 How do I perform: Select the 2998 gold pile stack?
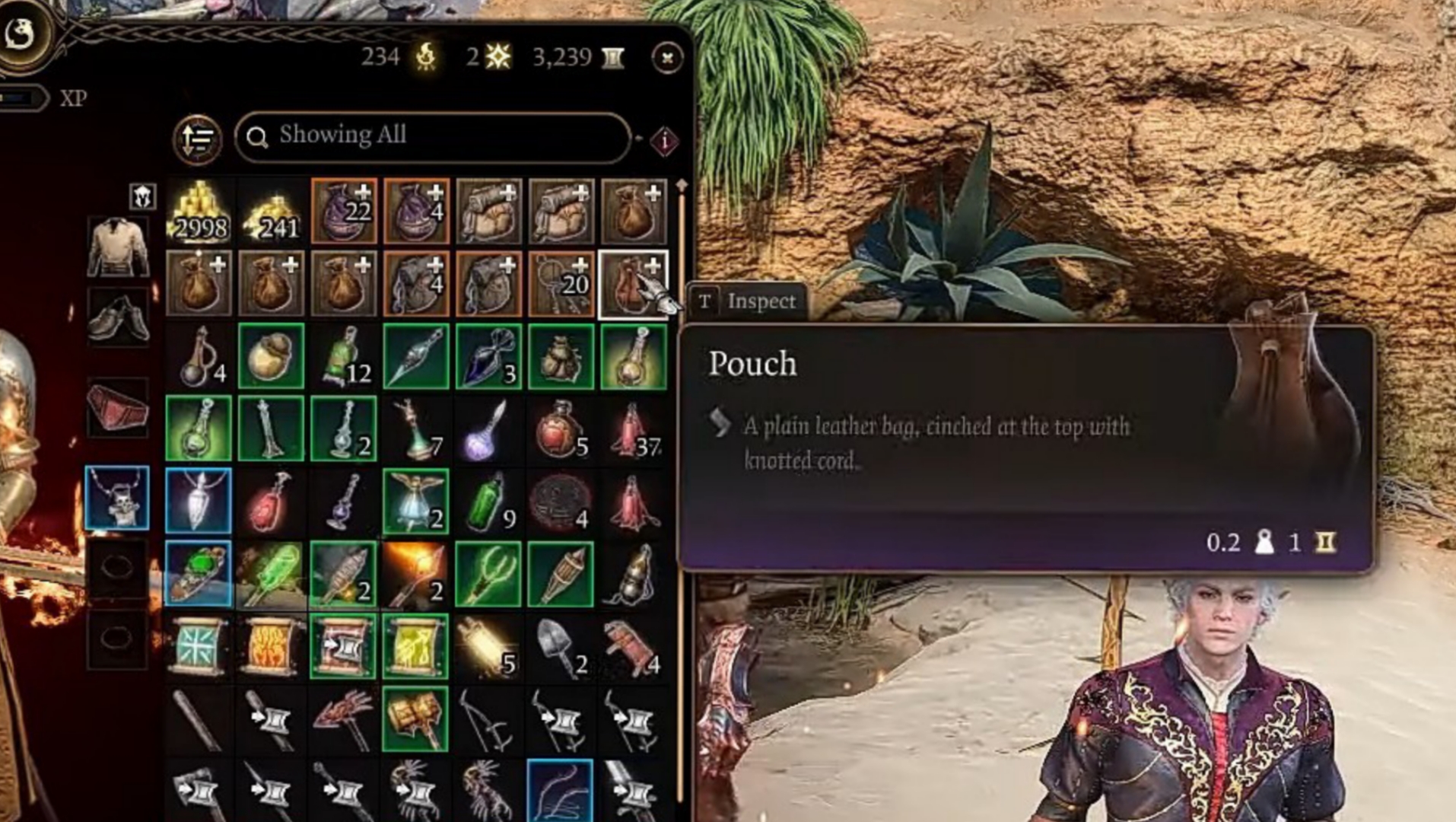pos(199,212)
